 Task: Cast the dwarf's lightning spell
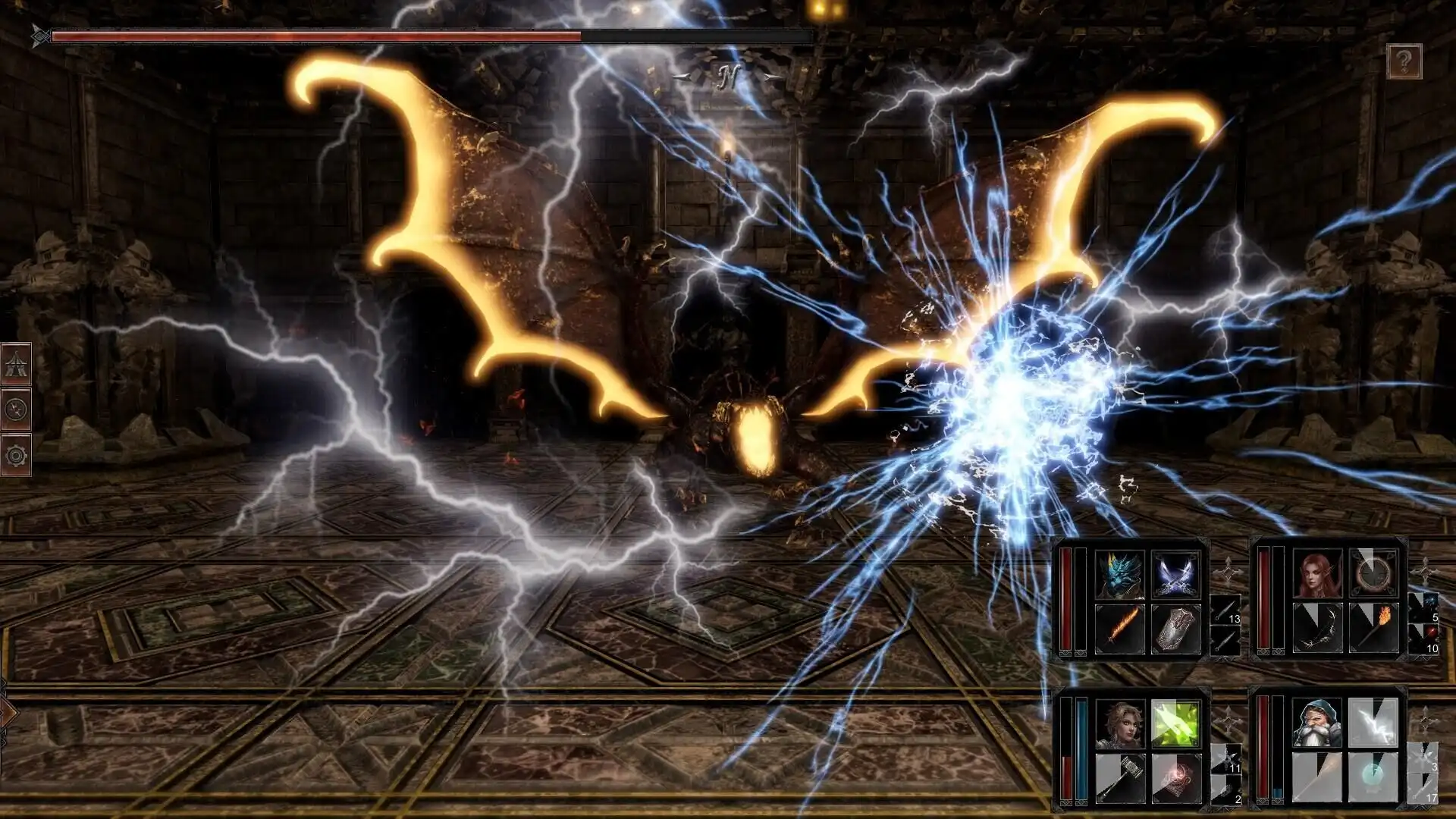click(x=1372, y=723)
